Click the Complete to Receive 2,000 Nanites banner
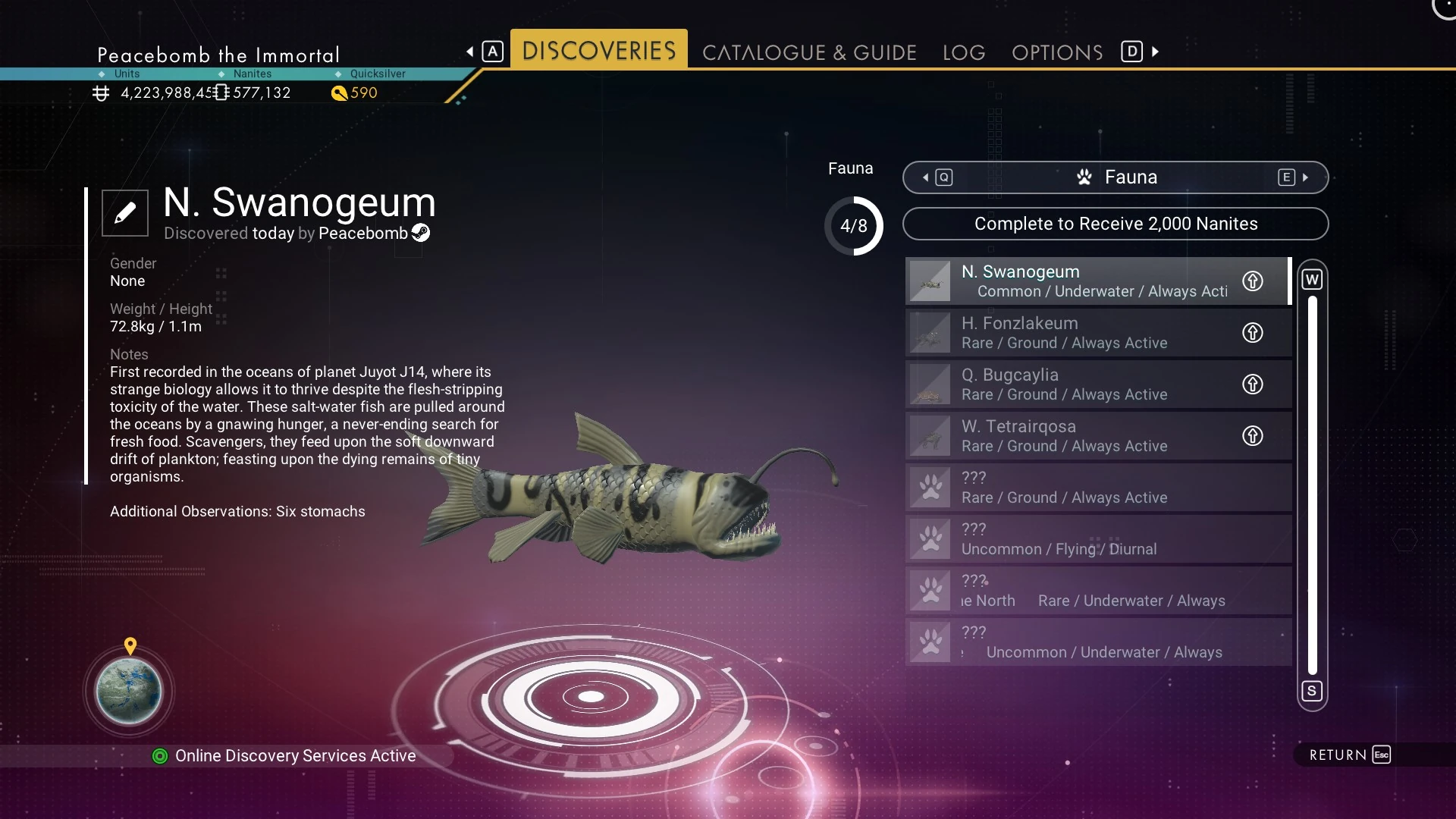 pos(1116,224)
